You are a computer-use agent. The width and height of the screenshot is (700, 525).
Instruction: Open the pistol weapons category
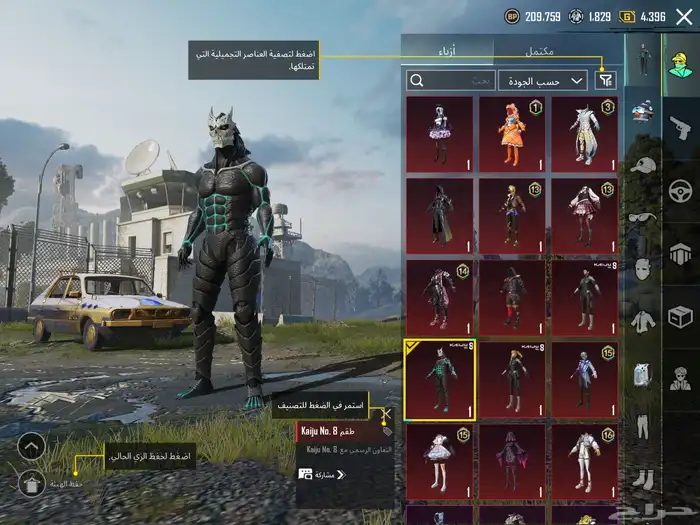pos(680,126)
